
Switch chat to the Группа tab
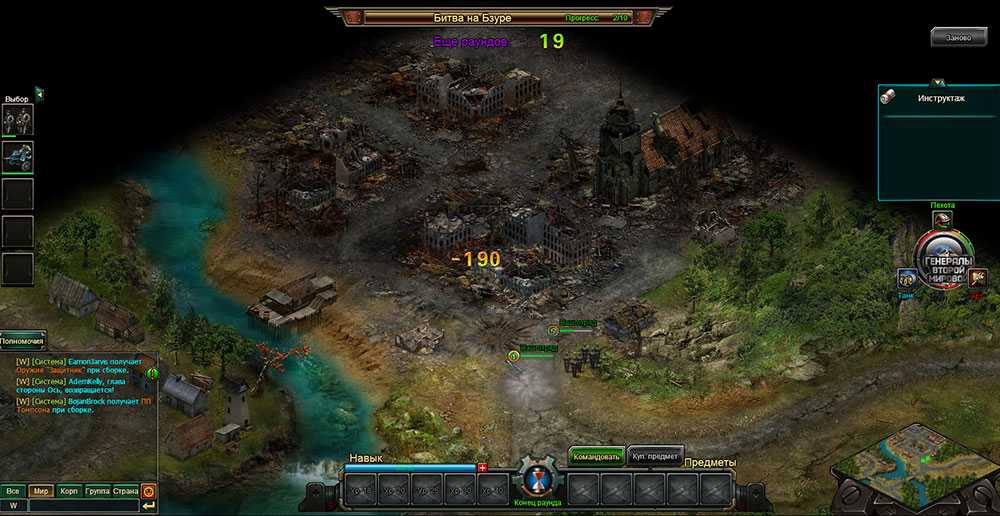[x=97, y=491]
